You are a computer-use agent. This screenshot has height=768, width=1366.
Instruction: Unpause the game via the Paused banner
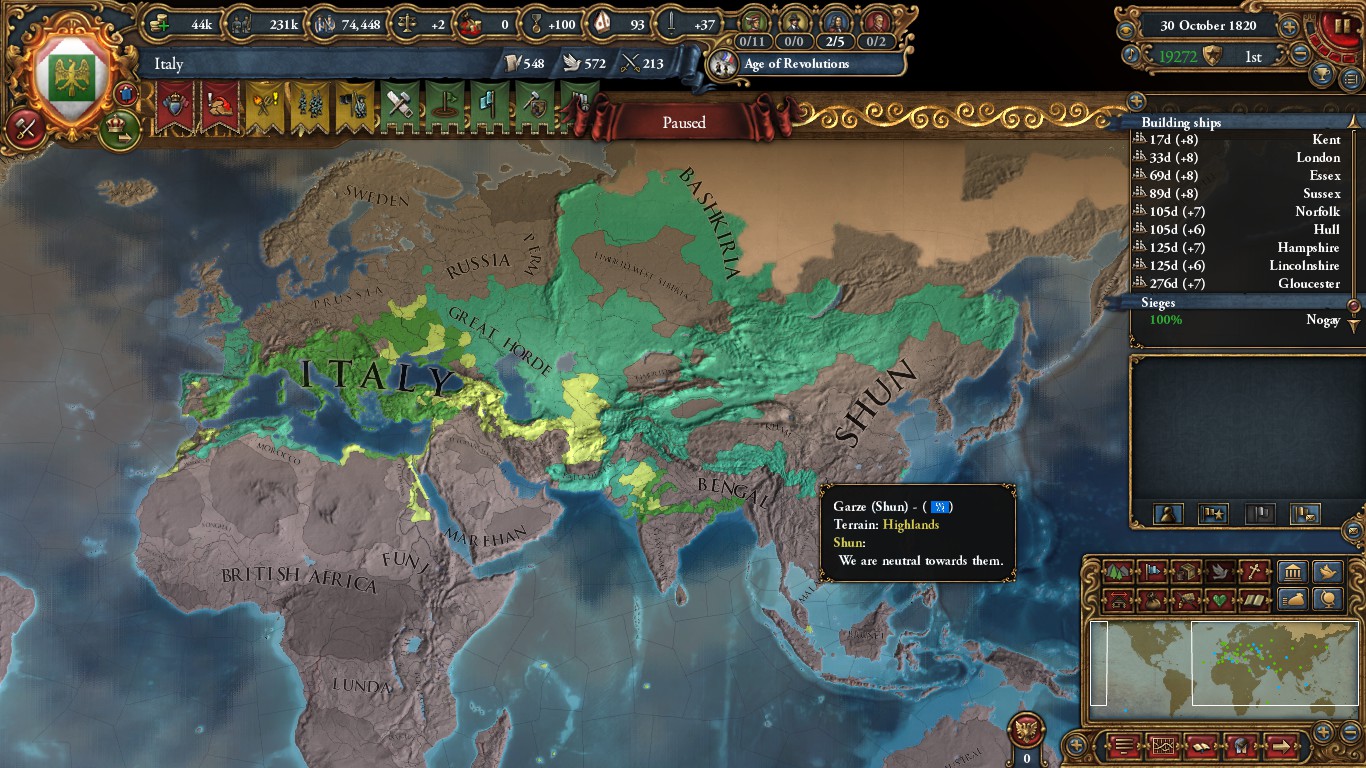(683, 123)
